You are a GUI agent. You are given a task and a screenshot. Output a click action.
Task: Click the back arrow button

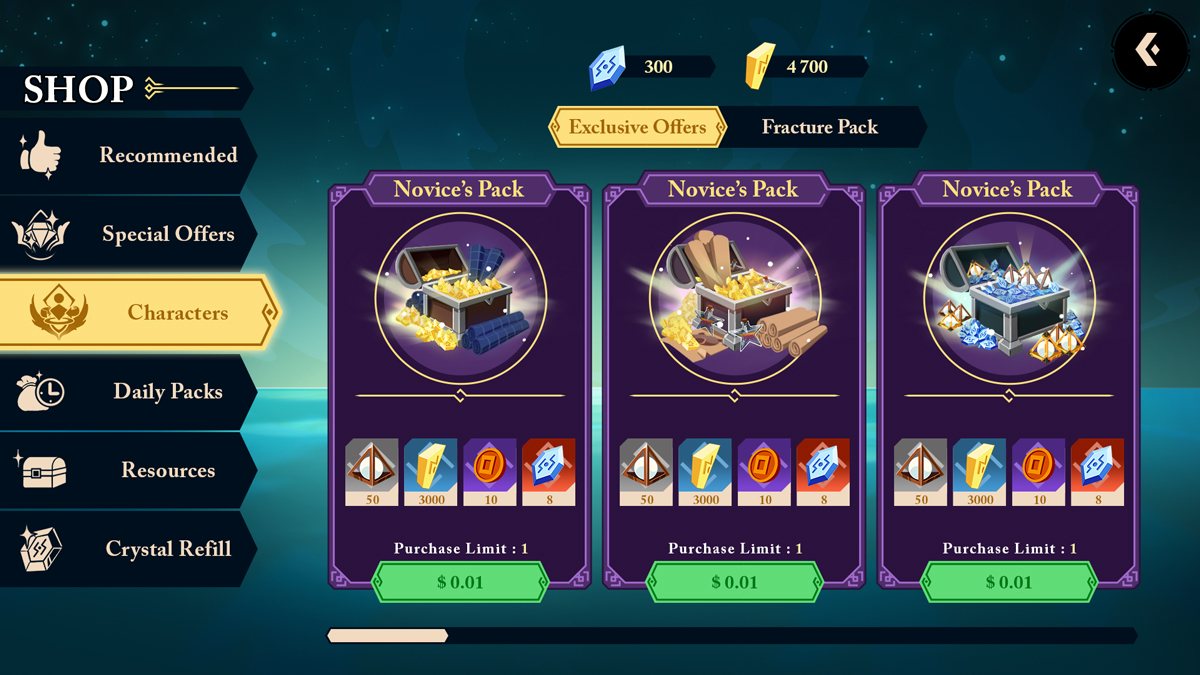pyautogui.click(x=1149, y=49)
